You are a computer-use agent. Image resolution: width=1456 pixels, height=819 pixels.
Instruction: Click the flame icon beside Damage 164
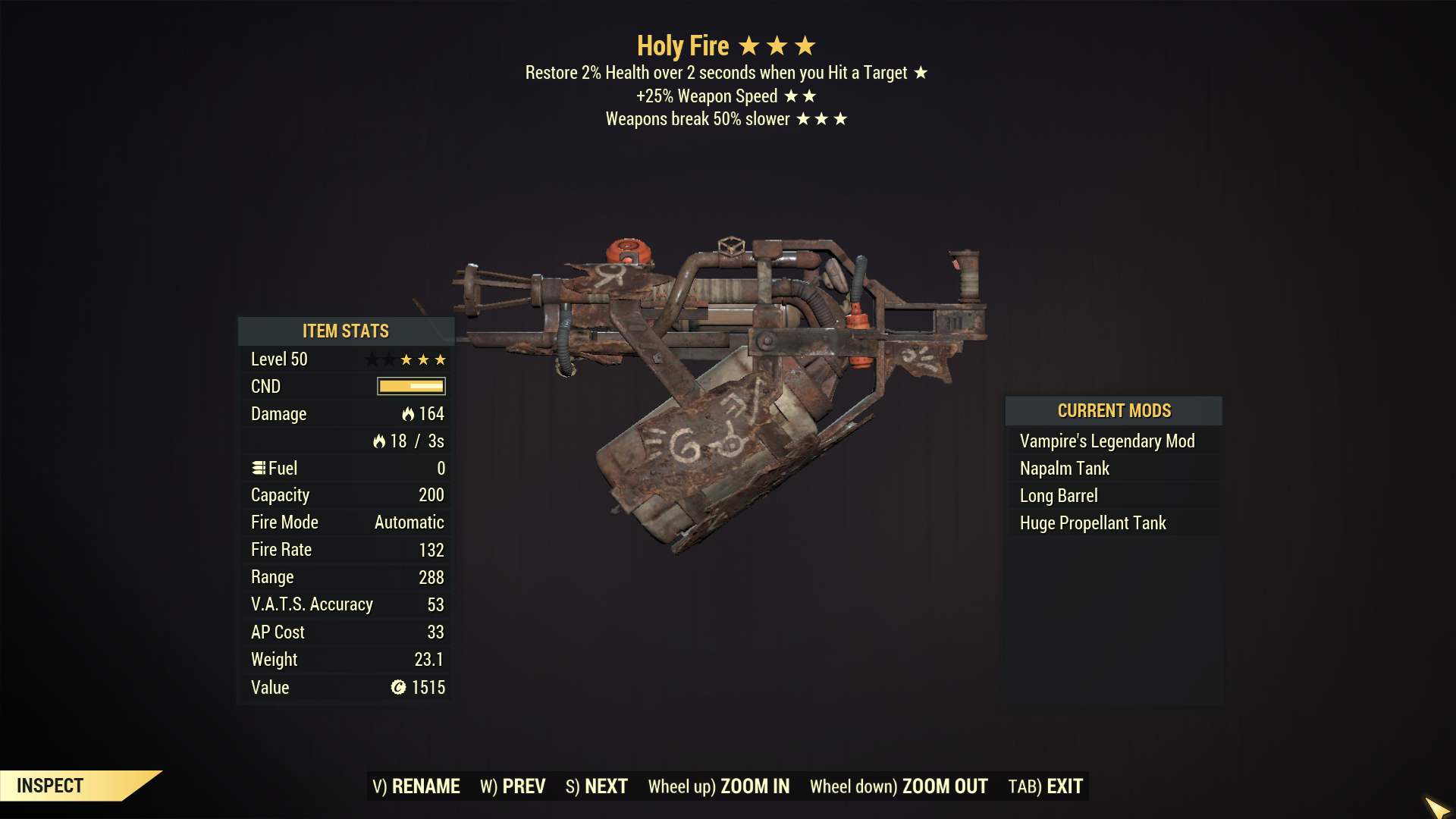pyautogui.click(x=407, y=414)
